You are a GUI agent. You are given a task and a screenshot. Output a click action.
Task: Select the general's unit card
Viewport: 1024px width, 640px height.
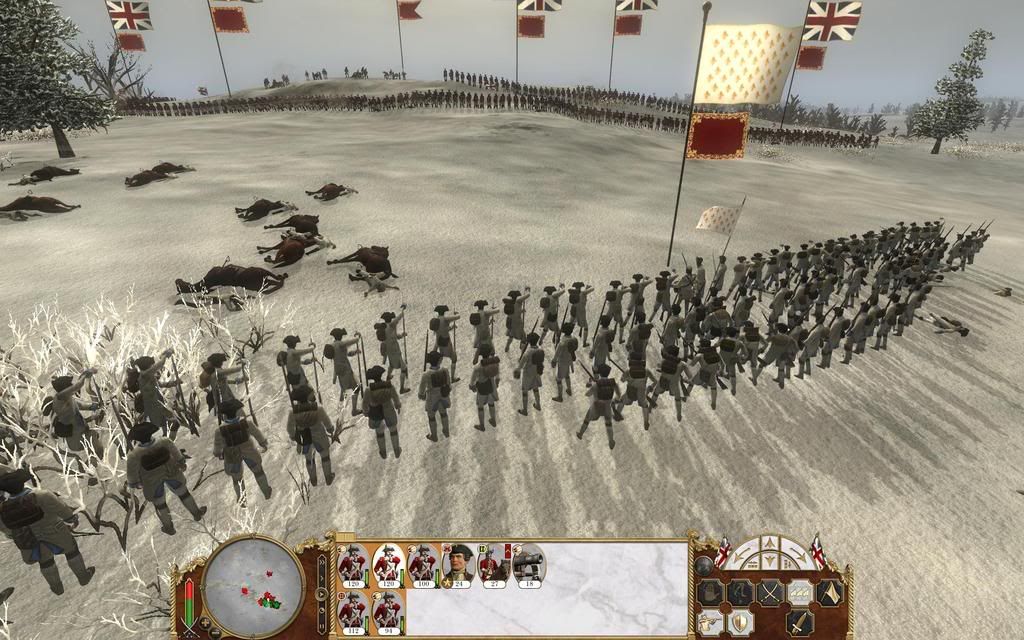pyautogui.click(x=459, y=564)
